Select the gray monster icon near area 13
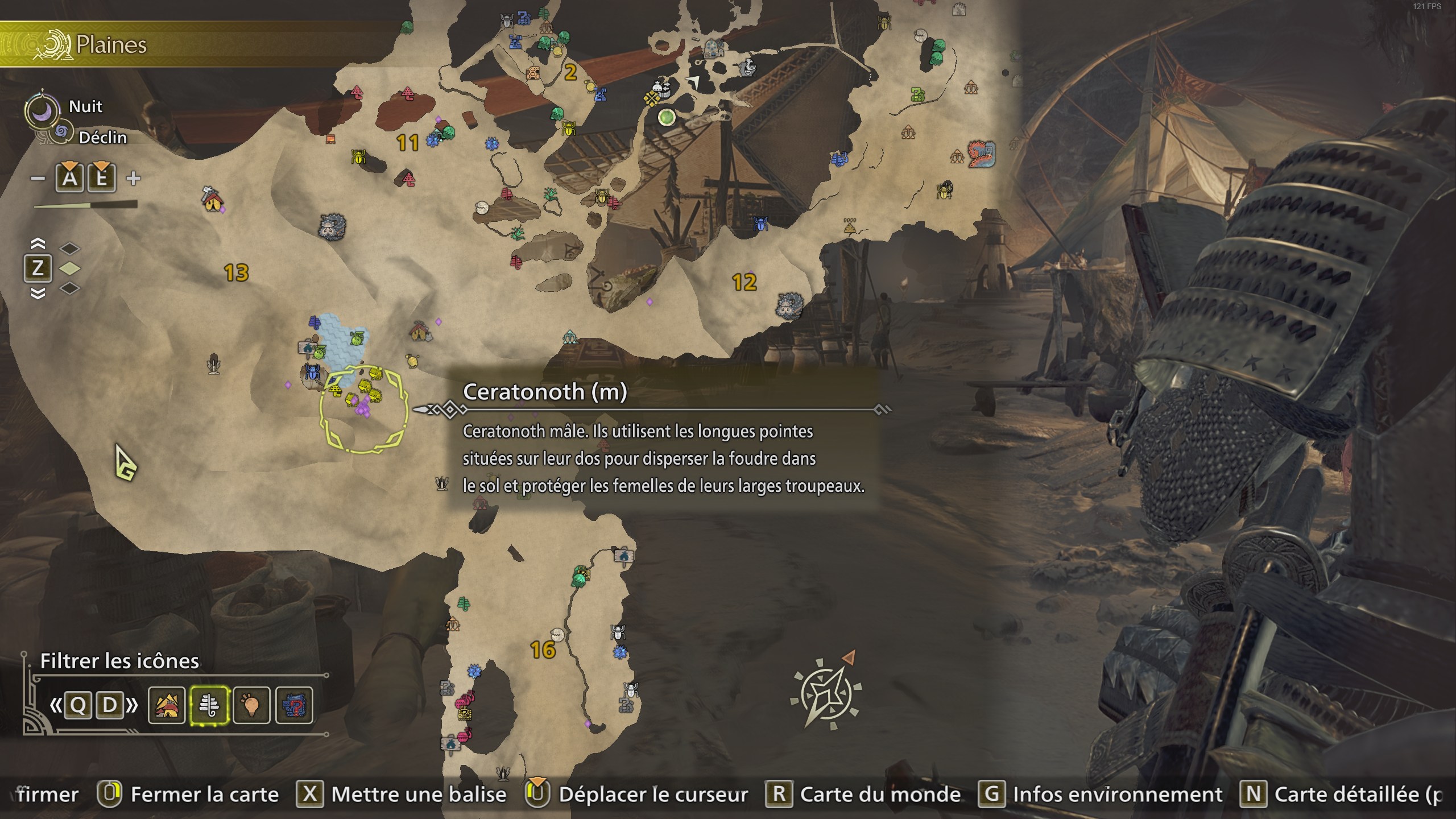Viewport: 1456px width, 819px height. [332, 227]
